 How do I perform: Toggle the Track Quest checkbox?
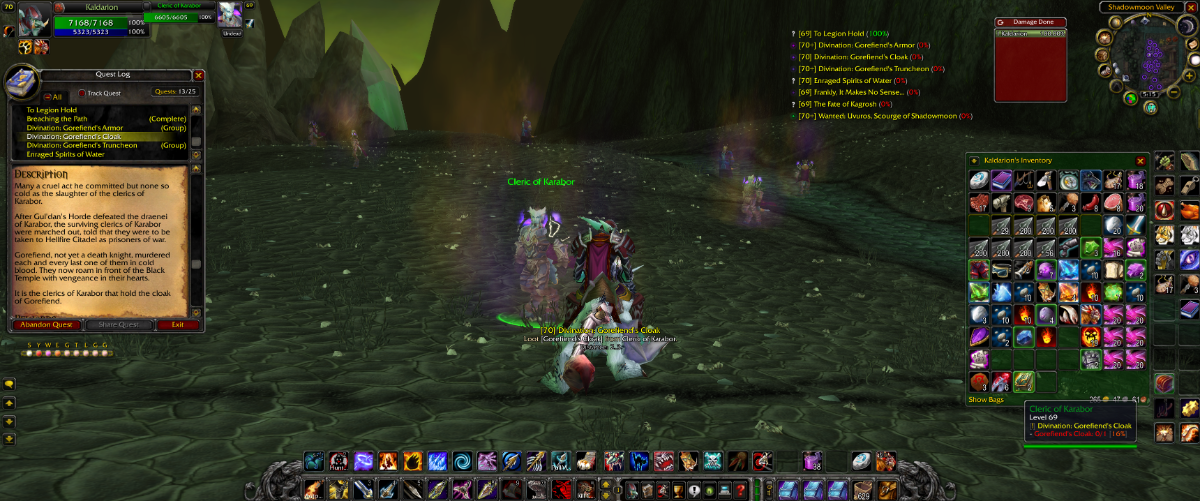pyautogui.click(x=82, y=93)
